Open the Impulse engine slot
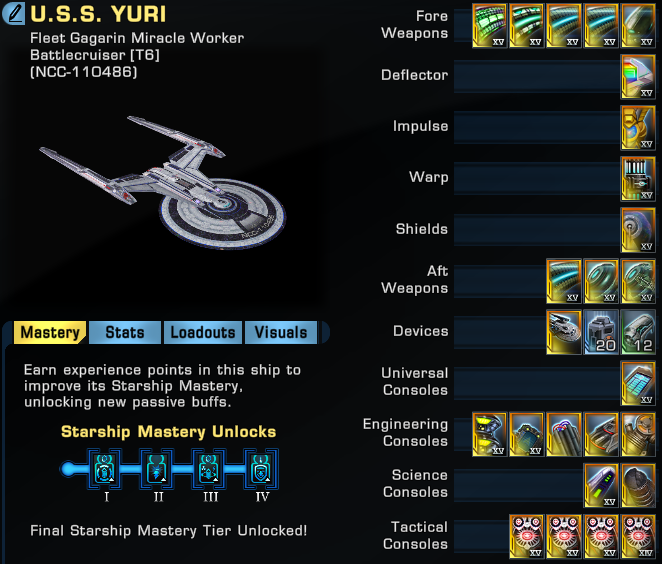Screen dimensions: 662x564 coord(638,127)
